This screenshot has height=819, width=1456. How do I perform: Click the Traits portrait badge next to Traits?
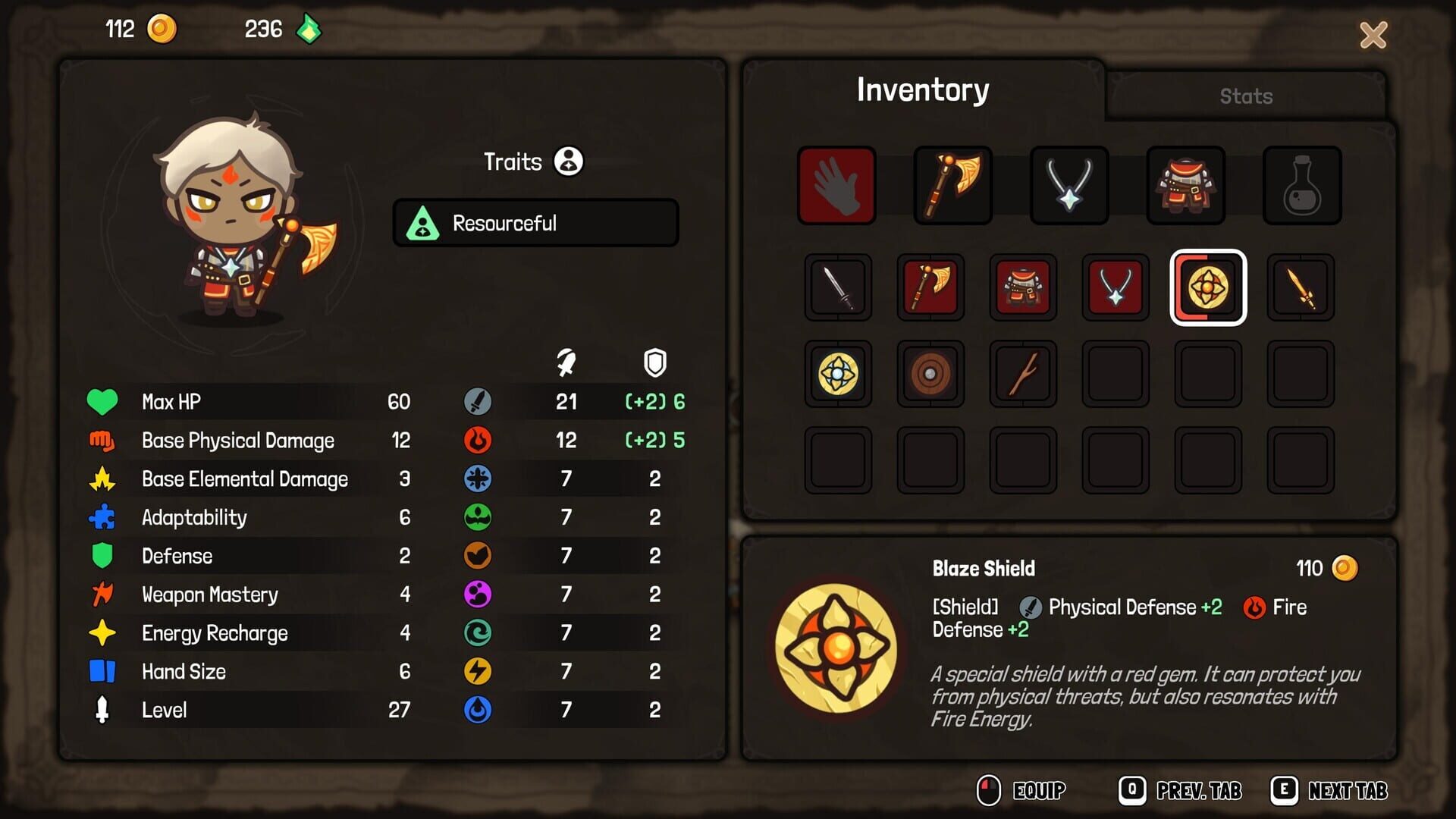pos(569,161)
